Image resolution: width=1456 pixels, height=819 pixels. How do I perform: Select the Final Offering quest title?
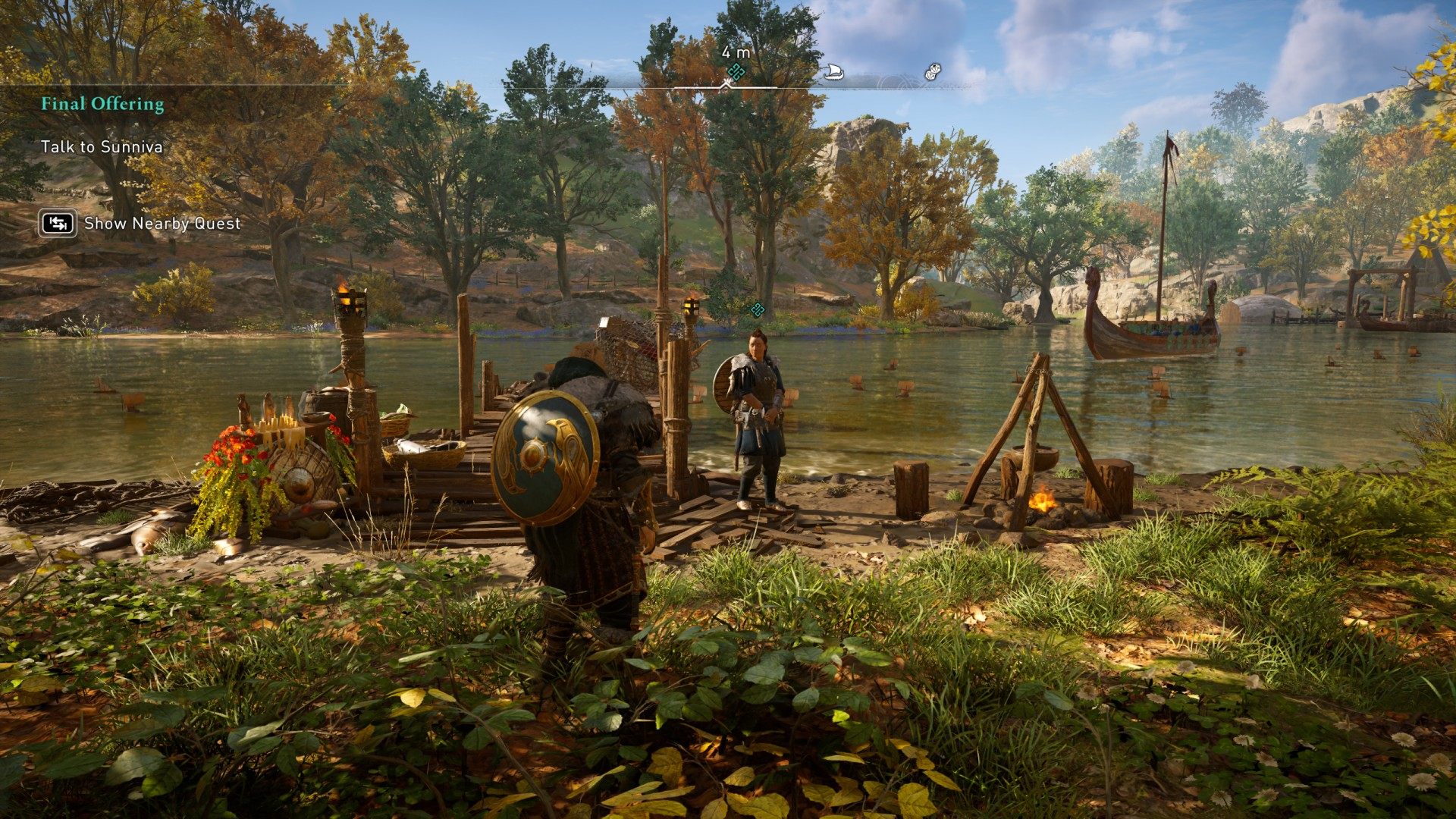(102, 104)
